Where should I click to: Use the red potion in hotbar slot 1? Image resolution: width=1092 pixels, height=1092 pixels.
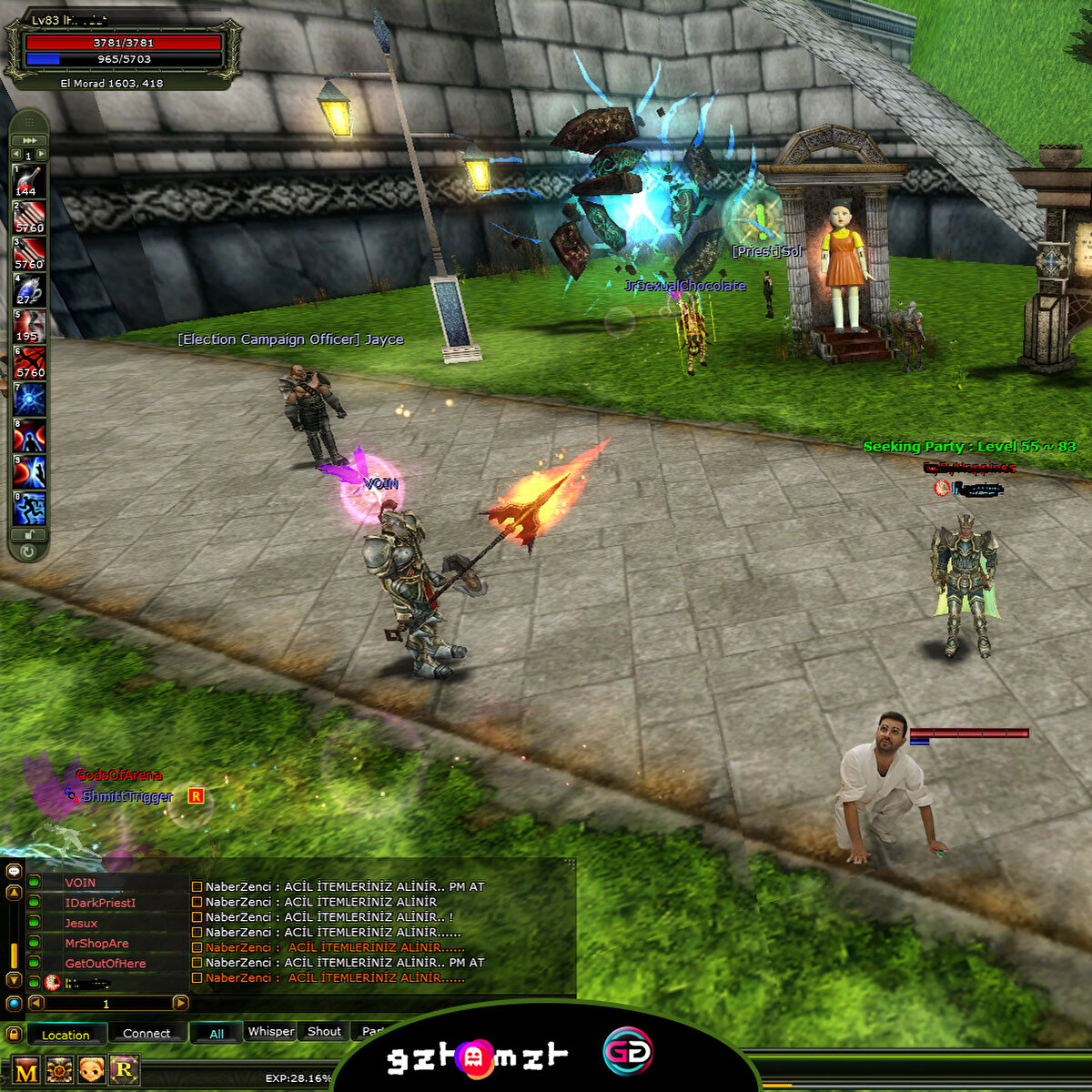coord(29,180)
